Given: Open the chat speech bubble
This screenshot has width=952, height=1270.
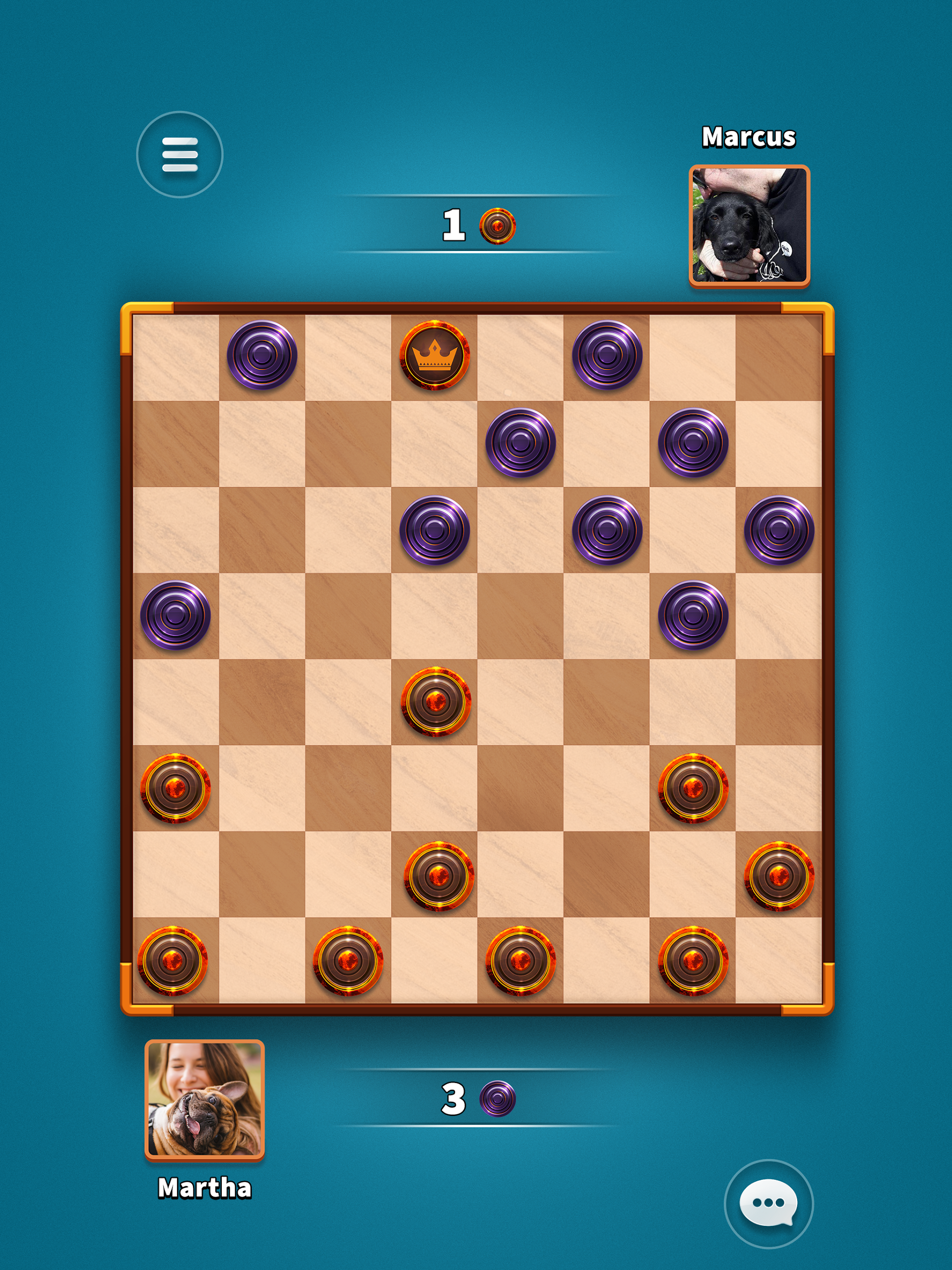Looking at the screenshot, I should point(768,1203).
